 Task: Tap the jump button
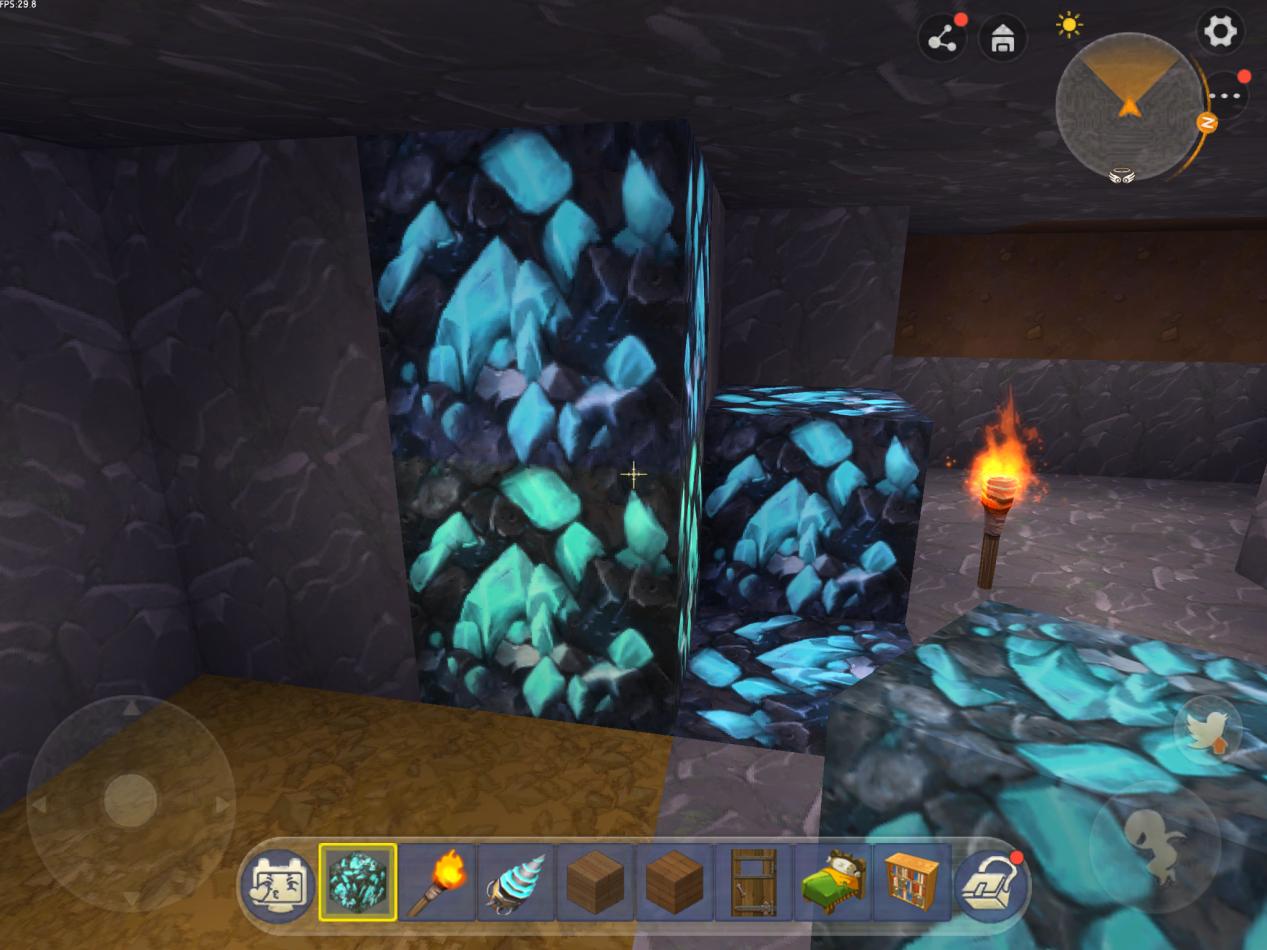click(x=1155, y=846)
